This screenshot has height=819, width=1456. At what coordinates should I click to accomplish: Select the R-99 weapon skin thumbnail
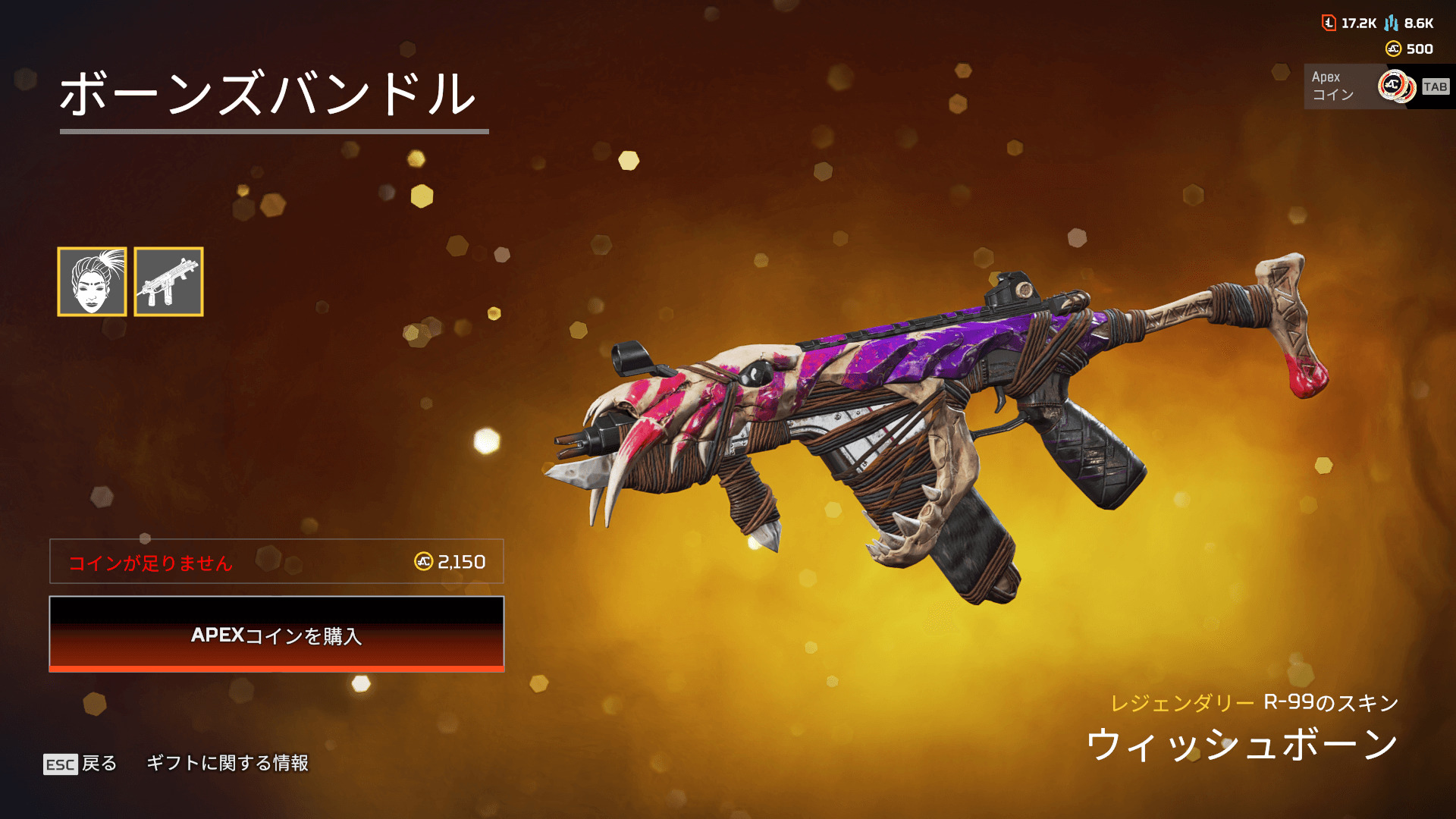coord(168,281)
